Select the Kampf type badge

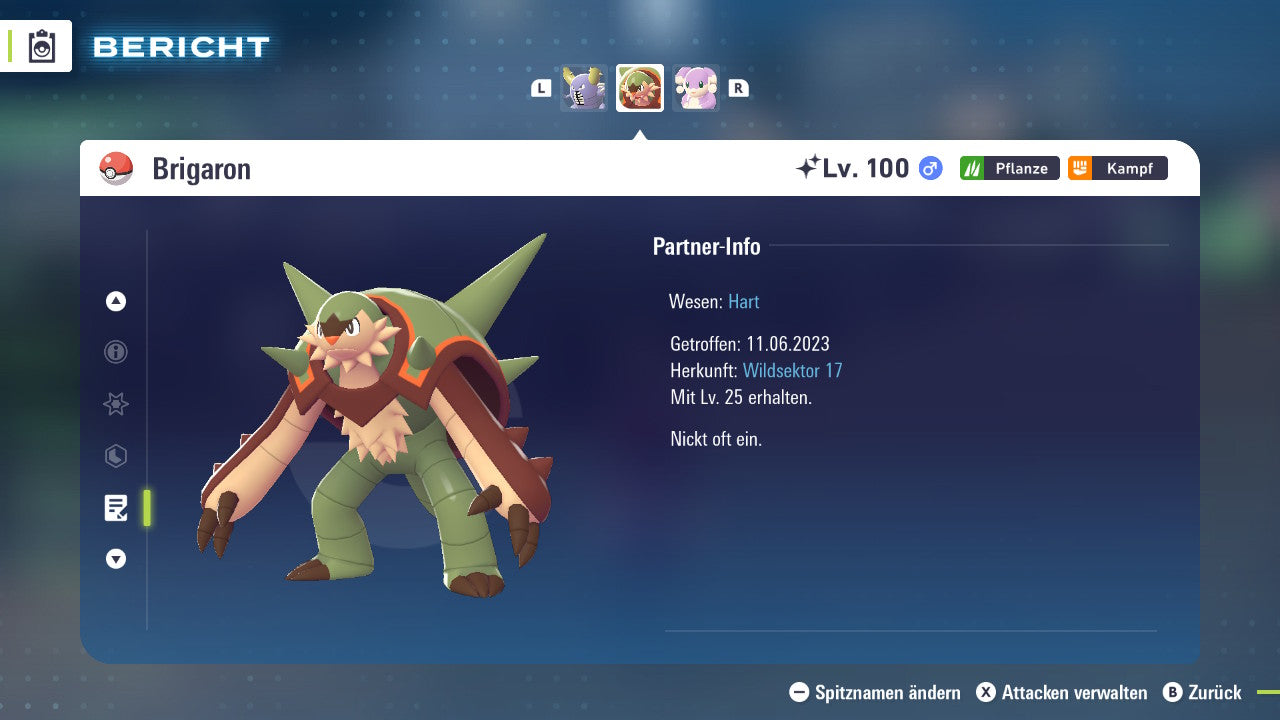click(x=1117, y=168)
